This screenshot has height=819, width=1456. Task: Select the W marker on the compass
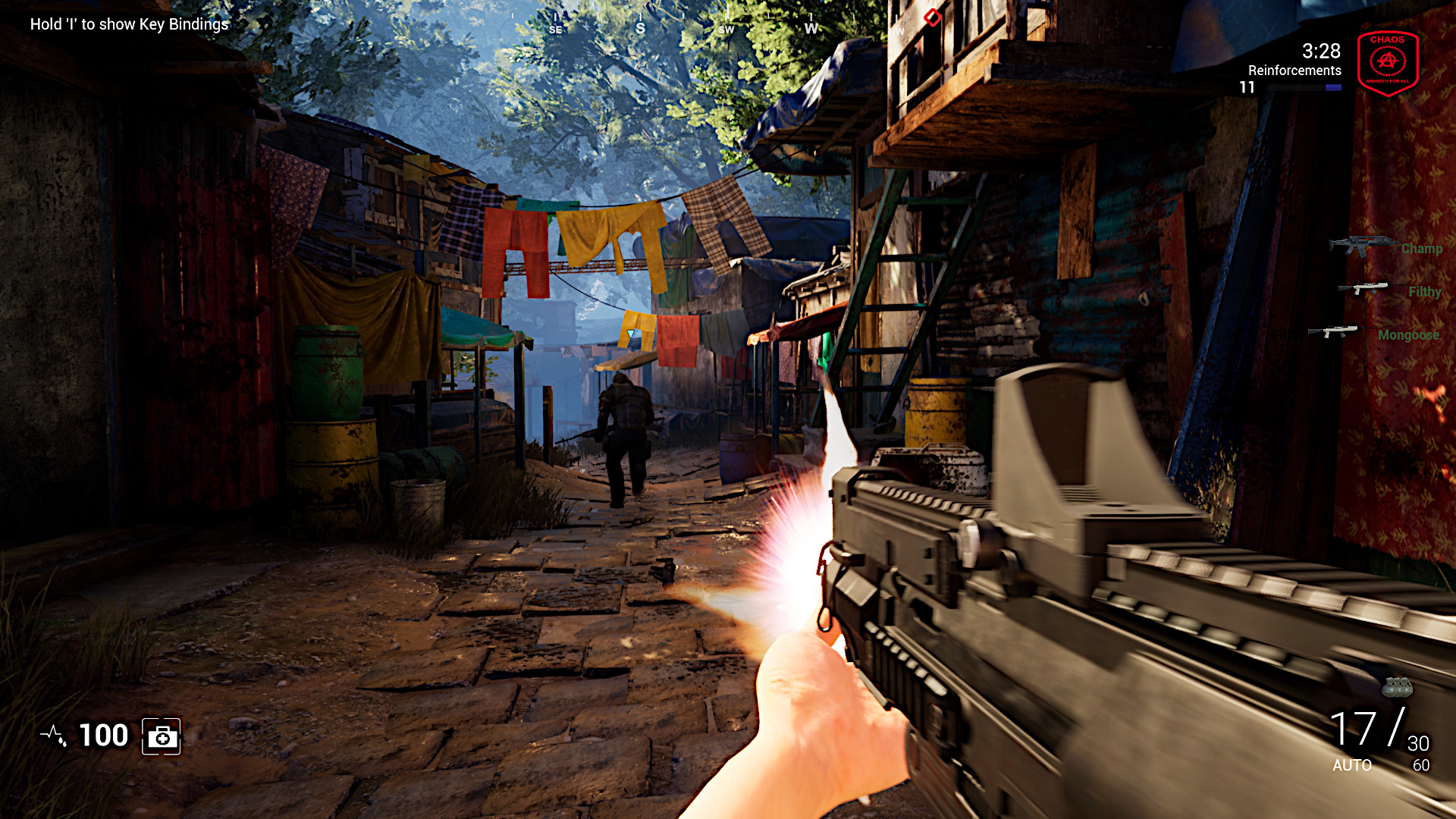pos(811,29)
